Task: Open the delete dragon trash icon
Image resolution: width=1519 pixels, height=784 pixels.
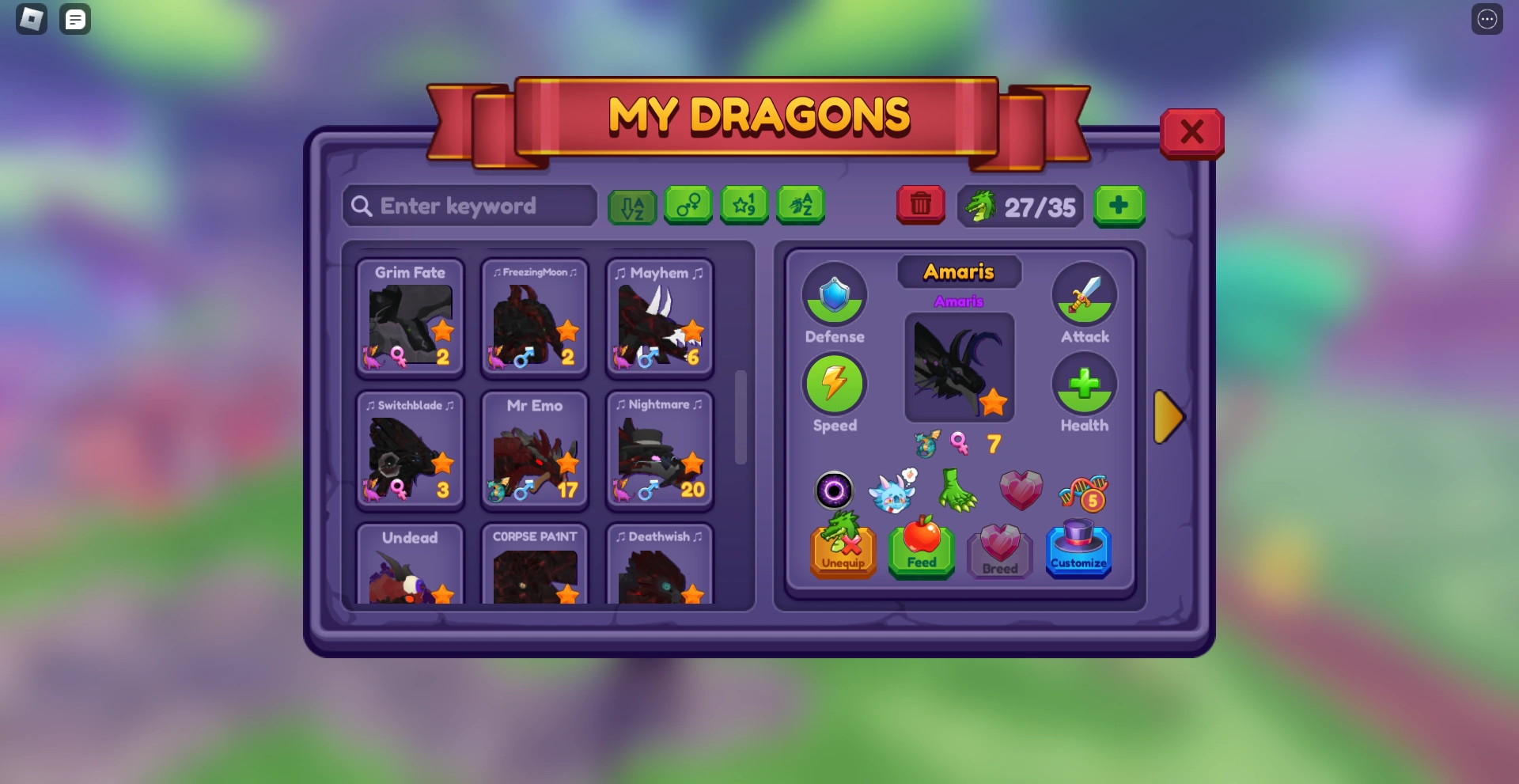Action: pyautogui.click(x=920, y=205)
